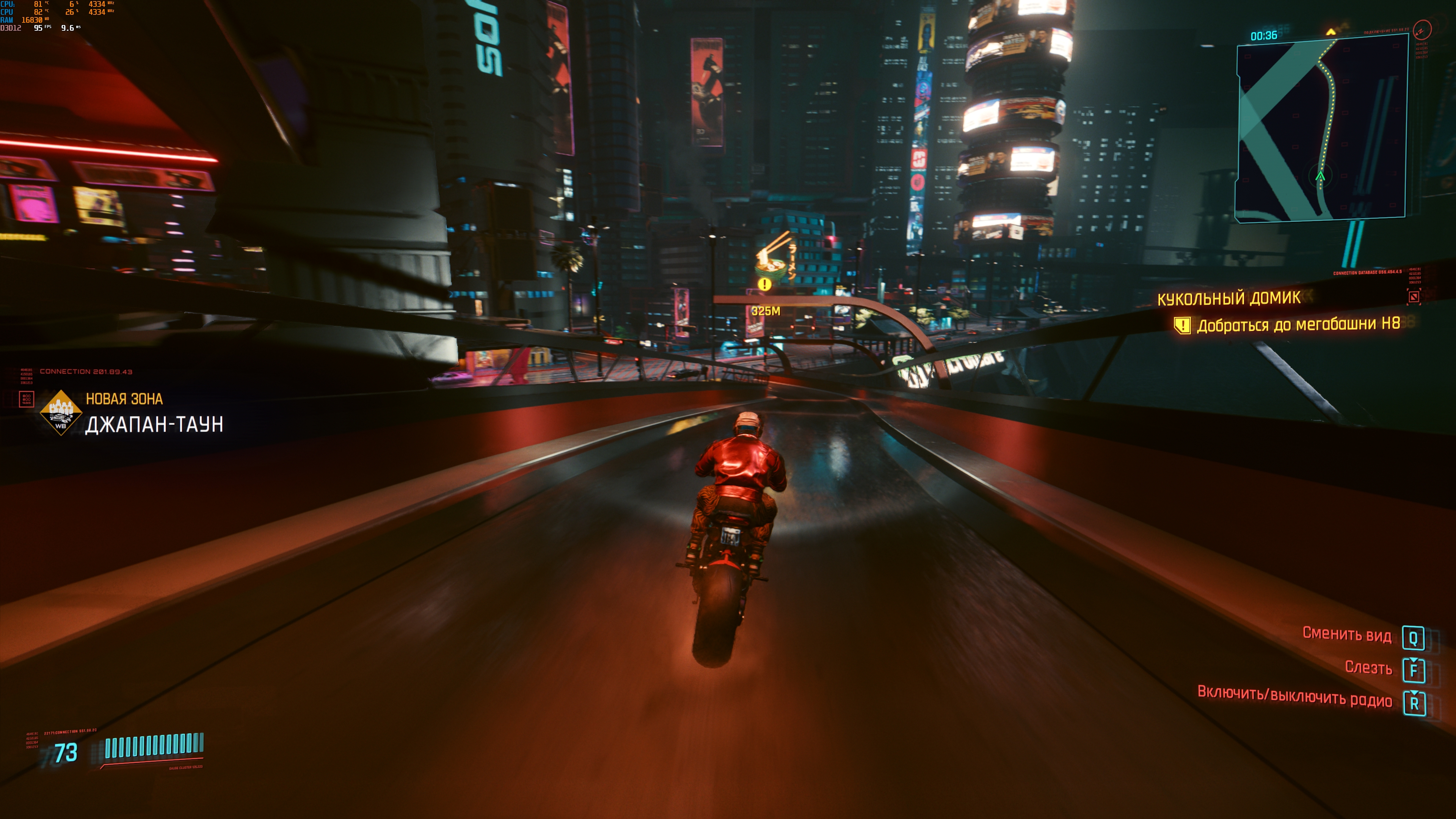This screenshot has height=819, width=1456.
Task: Click the player arrow on the minimap
Action: 1320,176
